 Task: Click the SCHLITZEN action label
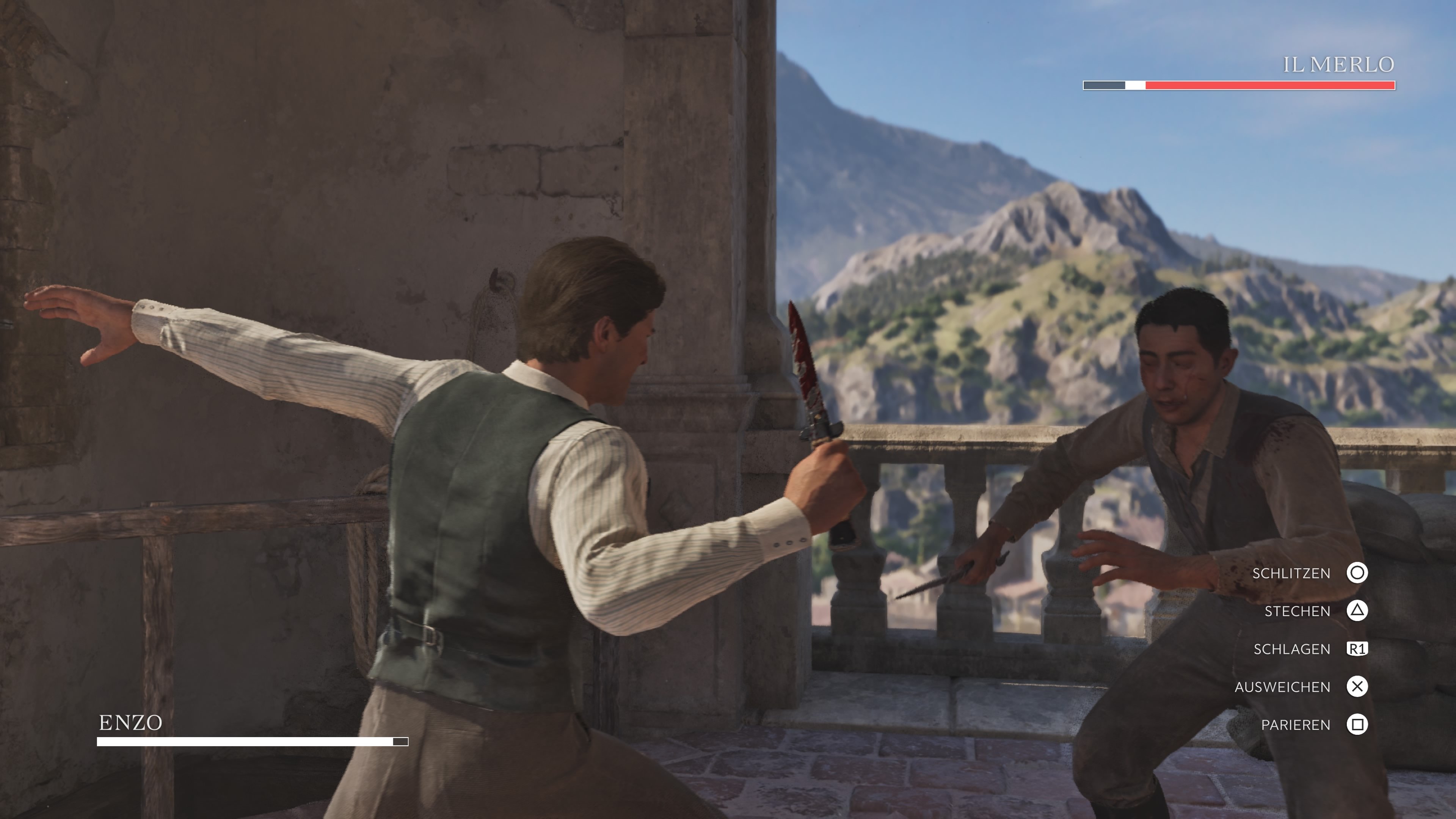coord(1291,573)
